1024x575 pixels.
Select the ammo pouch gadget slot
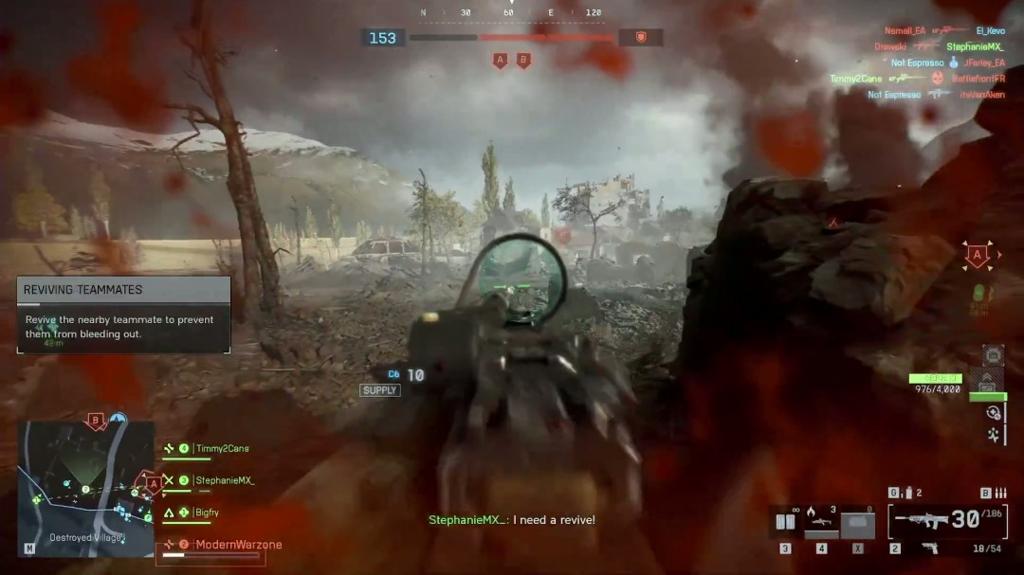[x=785, y=521]
